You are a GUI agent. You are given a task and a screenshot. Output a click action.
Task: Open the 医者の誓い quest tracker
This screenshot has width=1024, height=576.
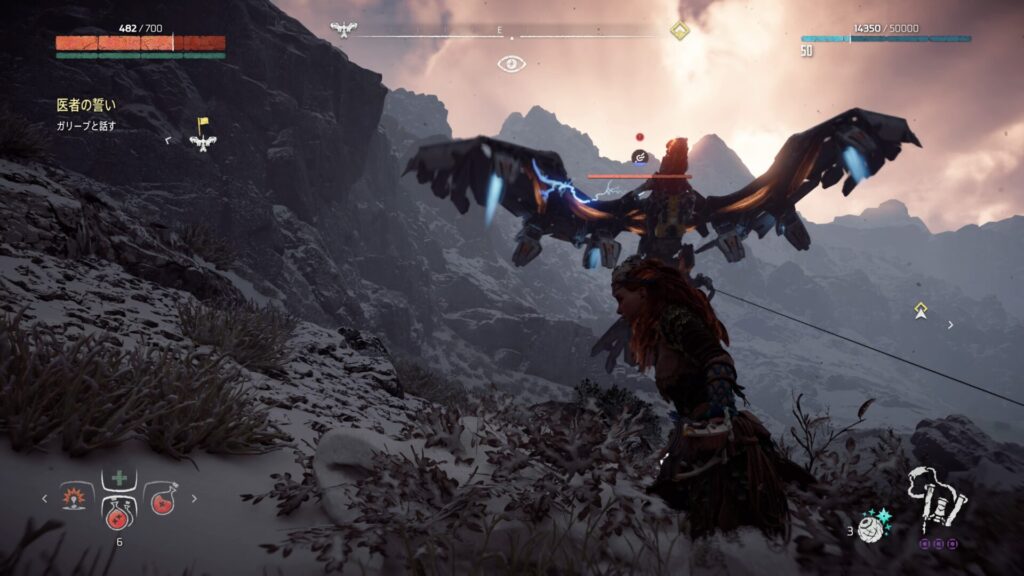click(86, 104)
